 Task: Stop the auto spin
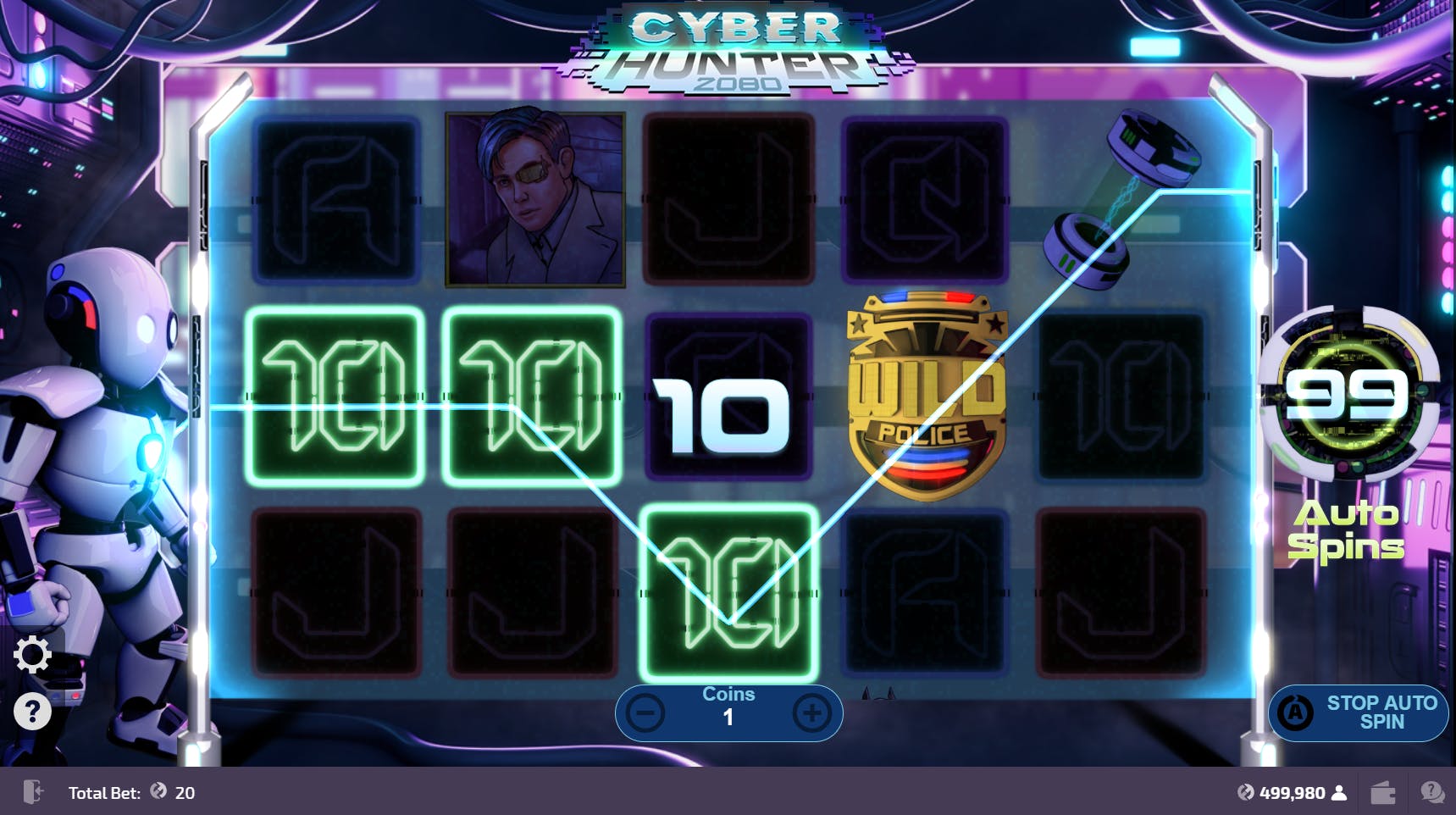[x=1358, y=712]
